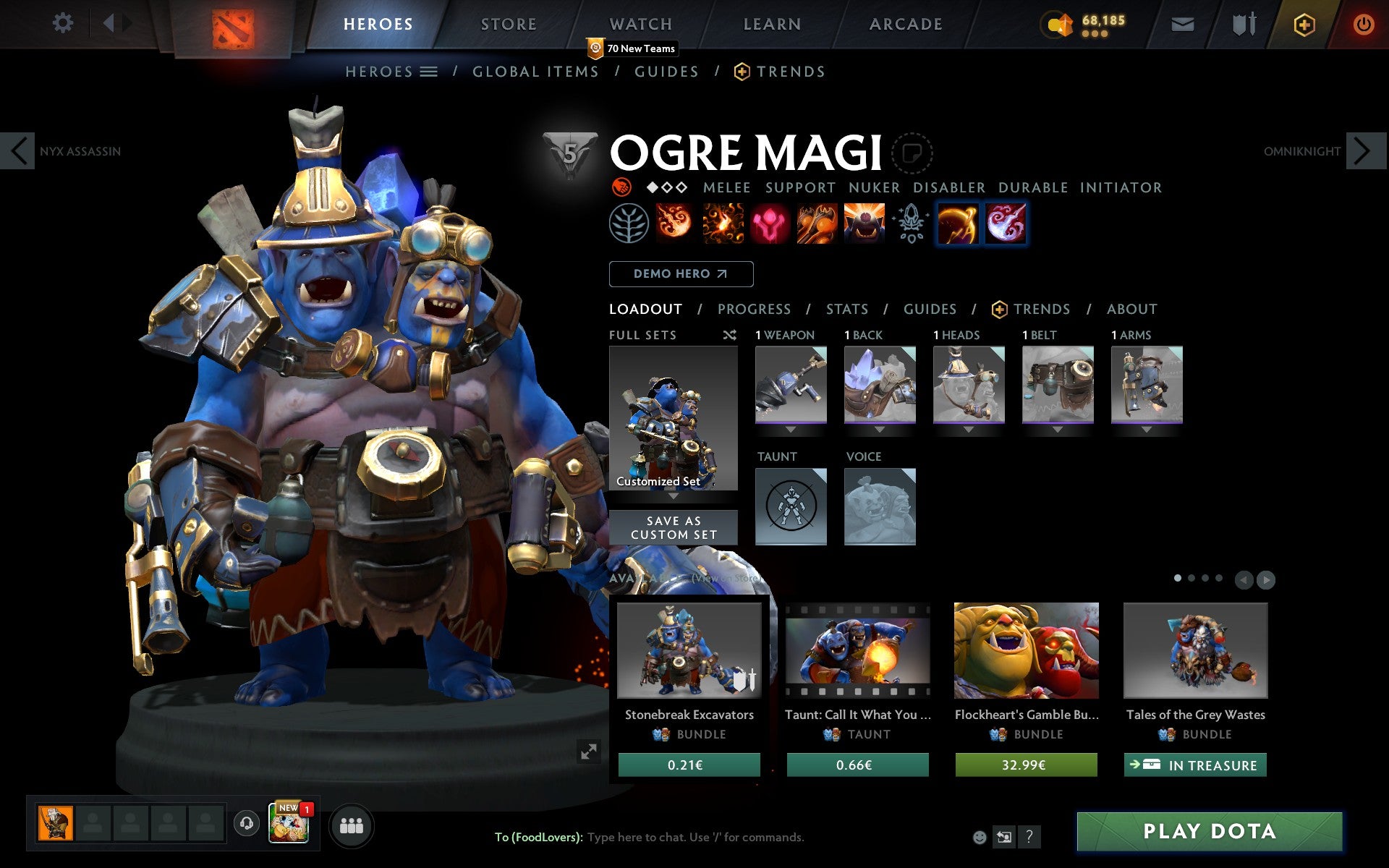Open the Dota Plus hexagon icon
Viewport: 1389px width, 868px height.
point(1304,23)
